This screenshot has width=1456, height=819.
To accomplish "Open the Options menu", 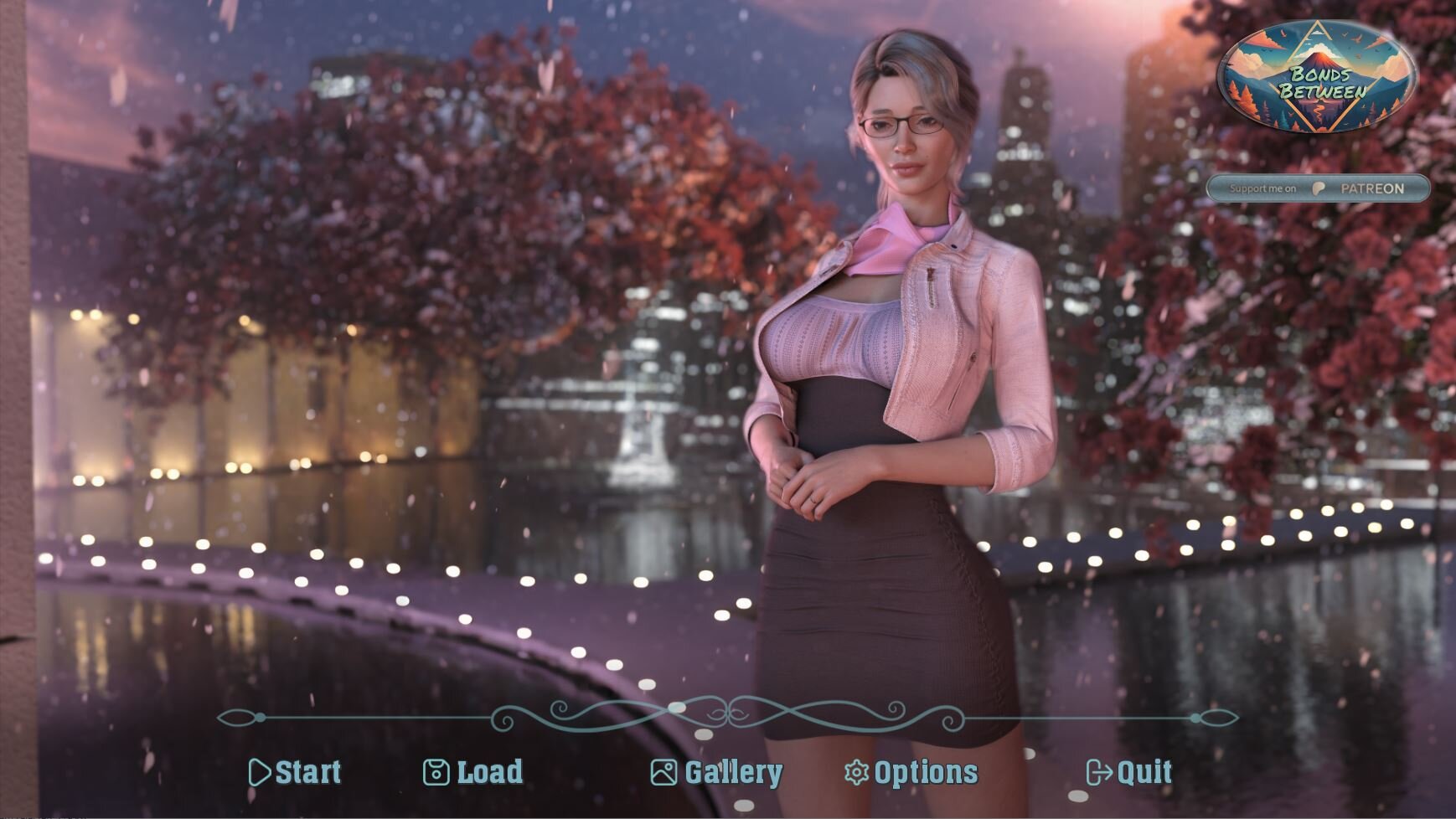I will pos(911,772).
